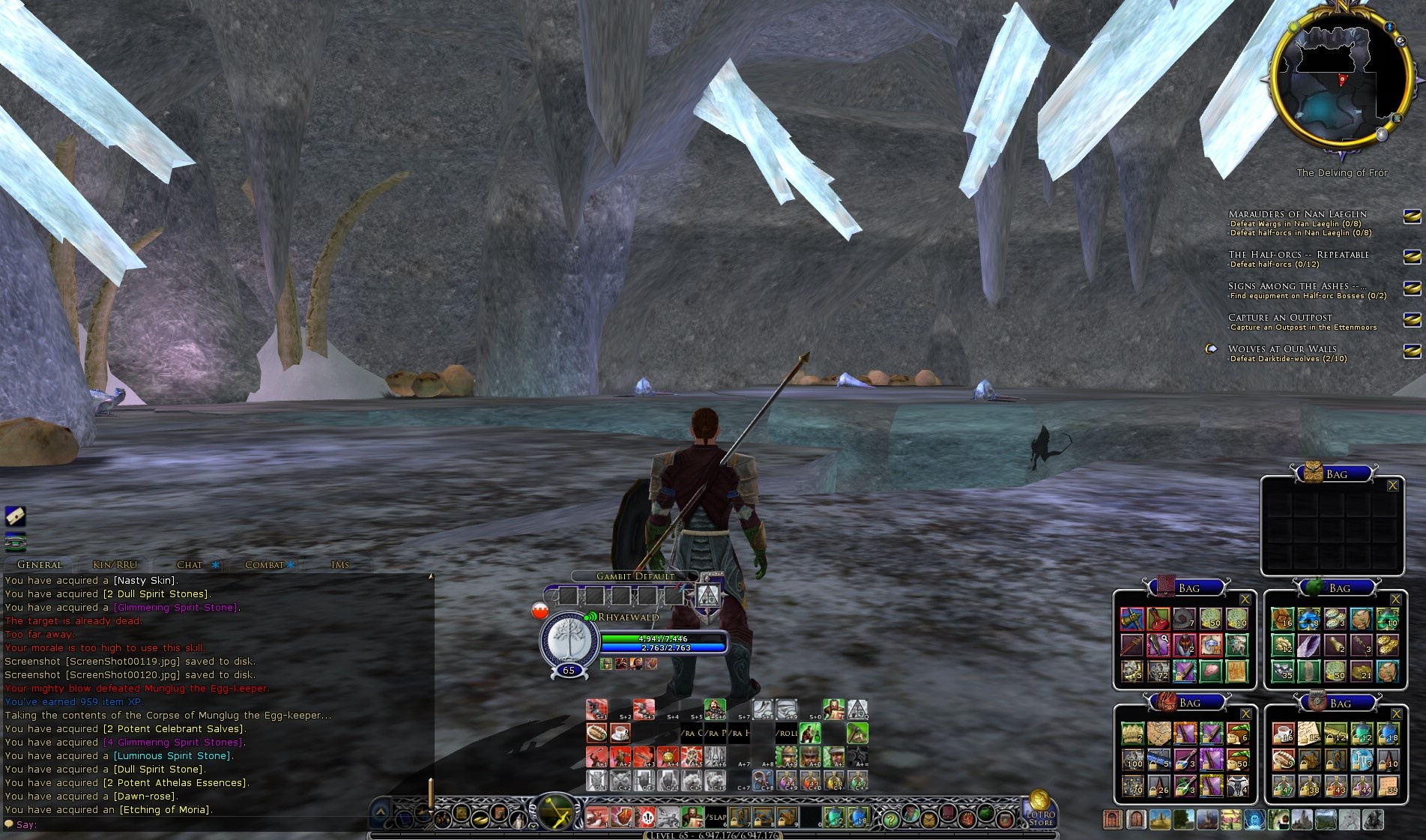The height and width of the screenshot is (840, 1426).
Task: Toggle the crossed swords auto-attack button
Action: click(557, 812)
